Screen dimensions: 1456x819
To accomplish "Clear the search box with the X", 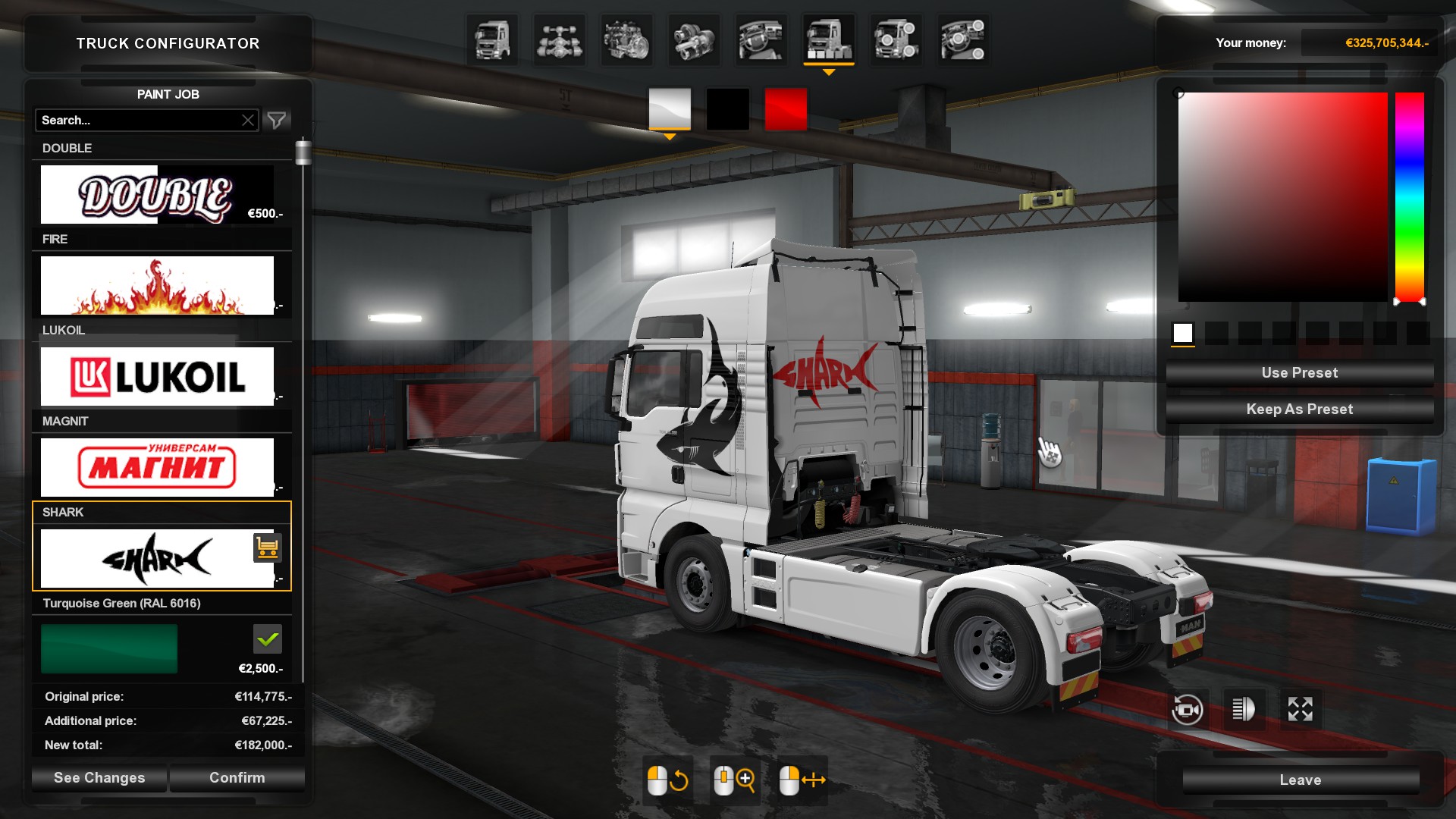I will click(x=248, y=120).
